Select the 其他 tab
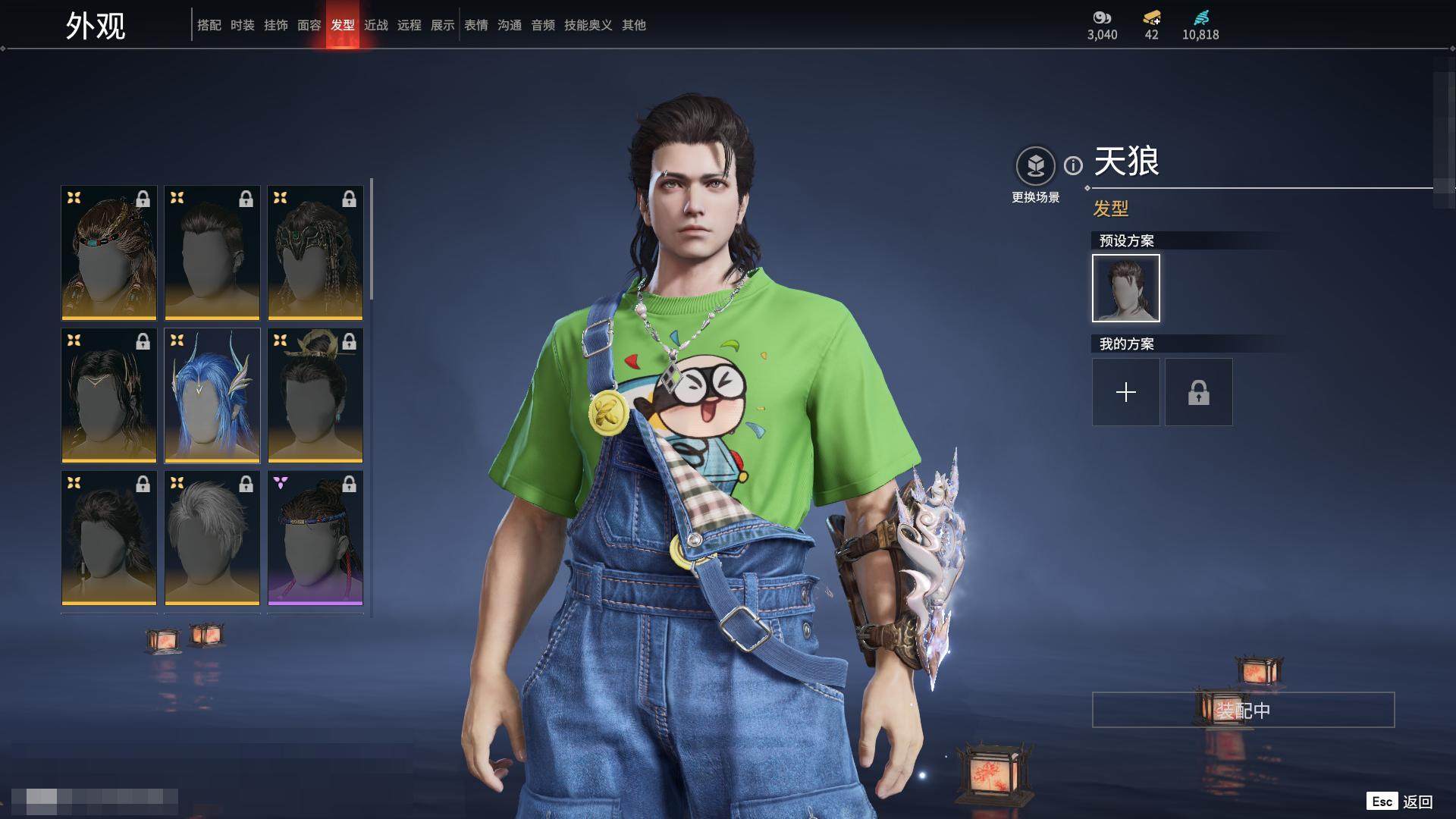The width and height of the screenshot is (1456, 819). point(633,25)
